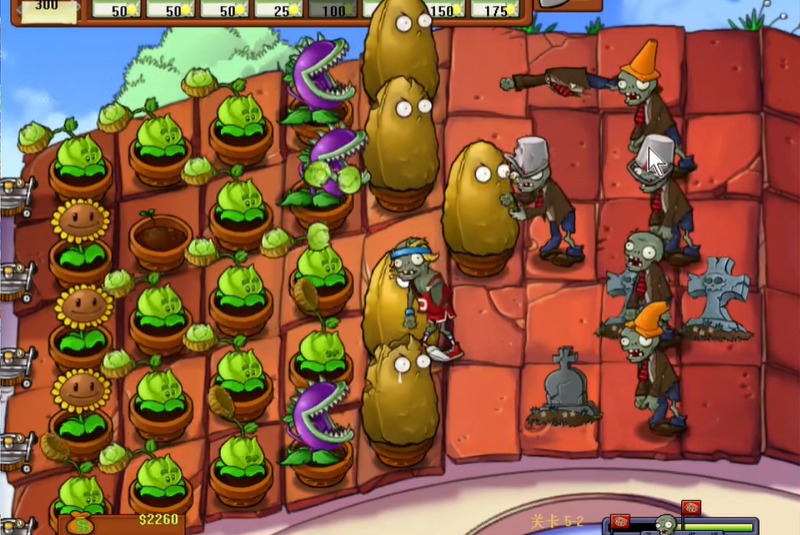Choose the 150-sun seed packet
The image size is (800, 535).
pos(445,9)
